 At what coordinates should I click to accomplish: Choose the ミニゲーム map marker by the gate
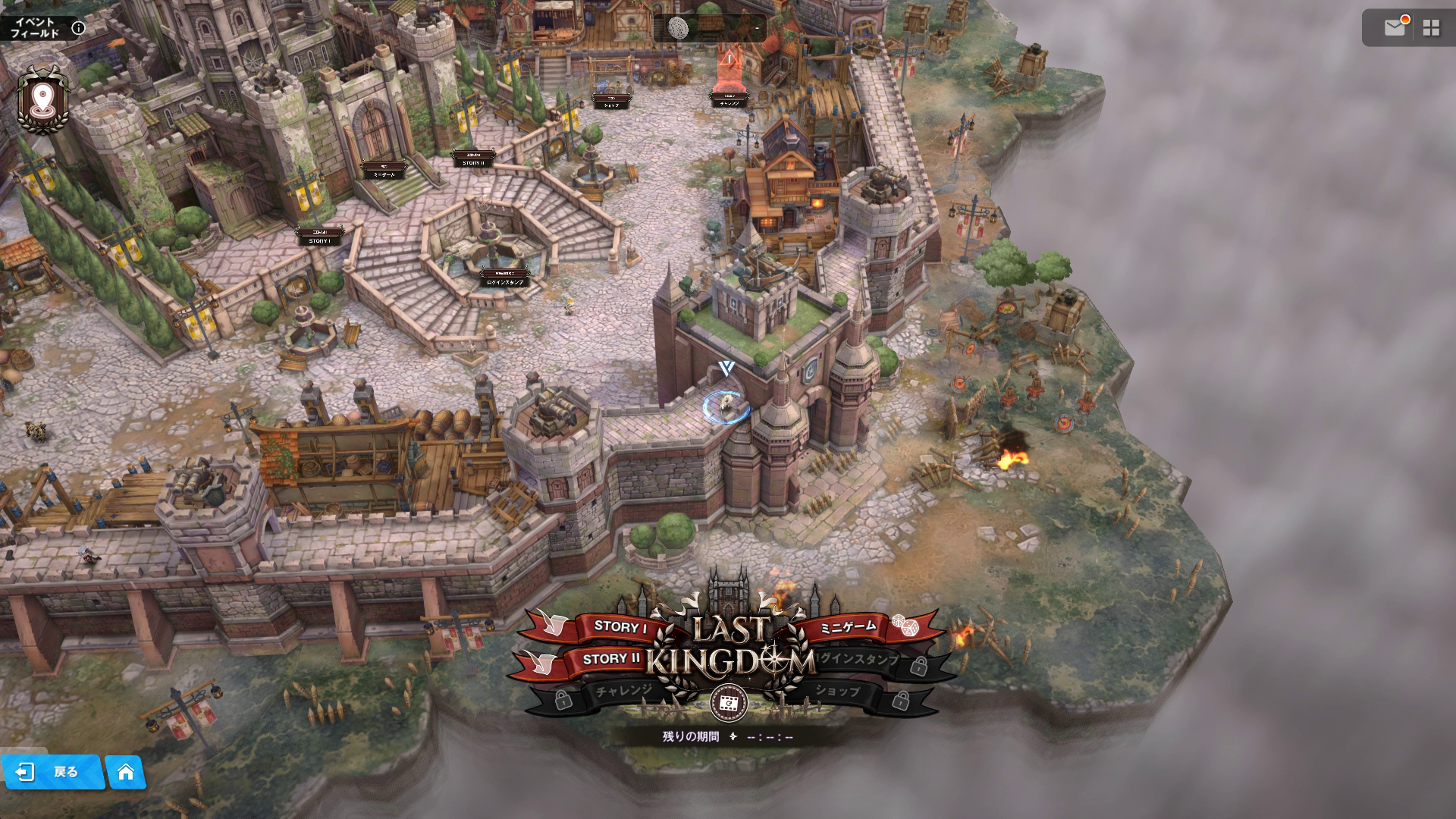point(384,172)
